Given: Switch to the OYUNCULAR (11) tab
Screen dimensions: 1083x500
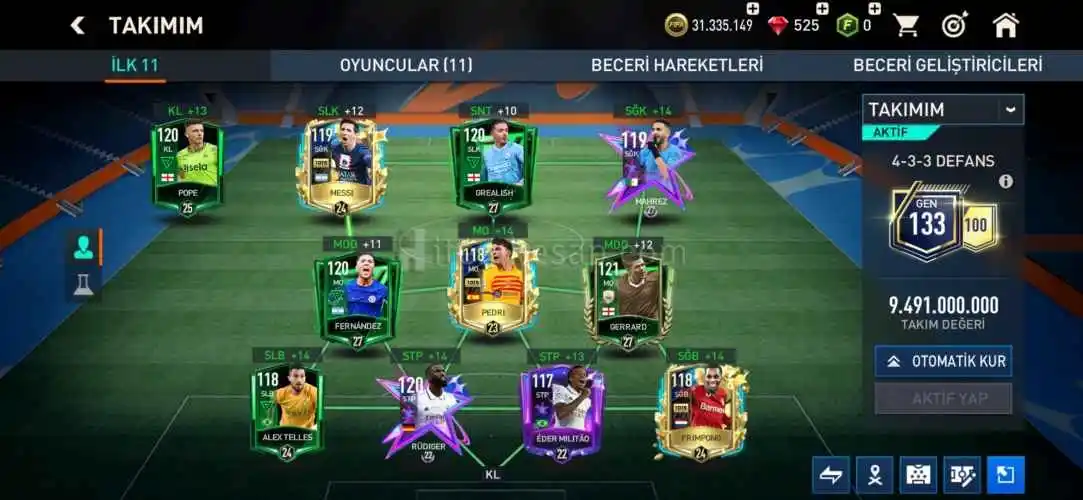Looking at the screenshot, I should tap(405, 65).
